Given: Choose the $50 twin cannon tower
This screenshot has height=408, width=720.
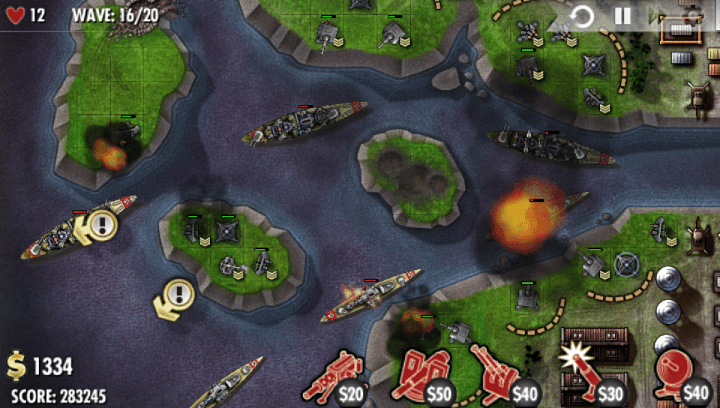Looking at the screenshot, I should click(423, 378).
